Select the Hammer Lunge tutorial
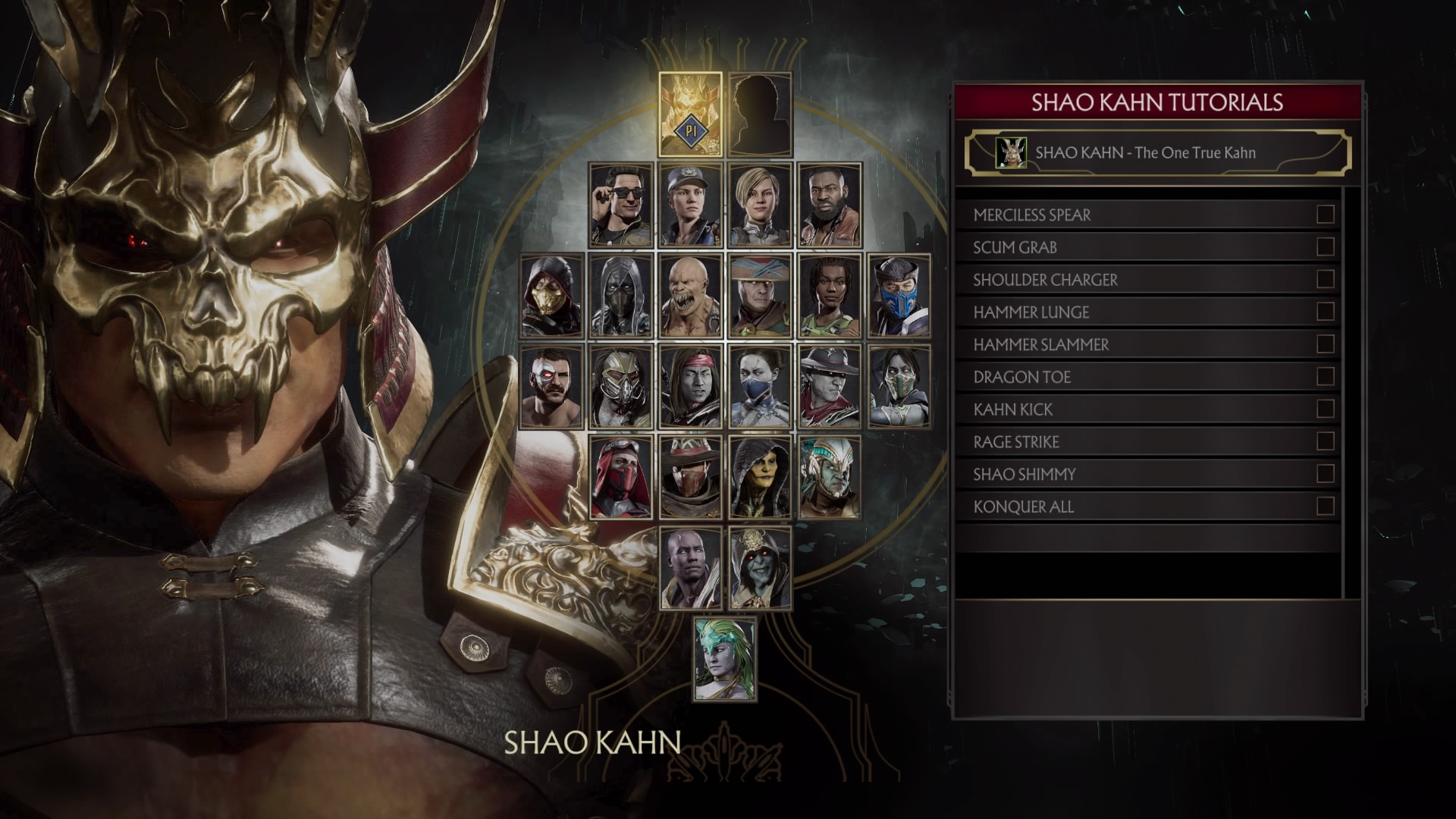Screen dimensions: 1456x819 [1145, 312]
